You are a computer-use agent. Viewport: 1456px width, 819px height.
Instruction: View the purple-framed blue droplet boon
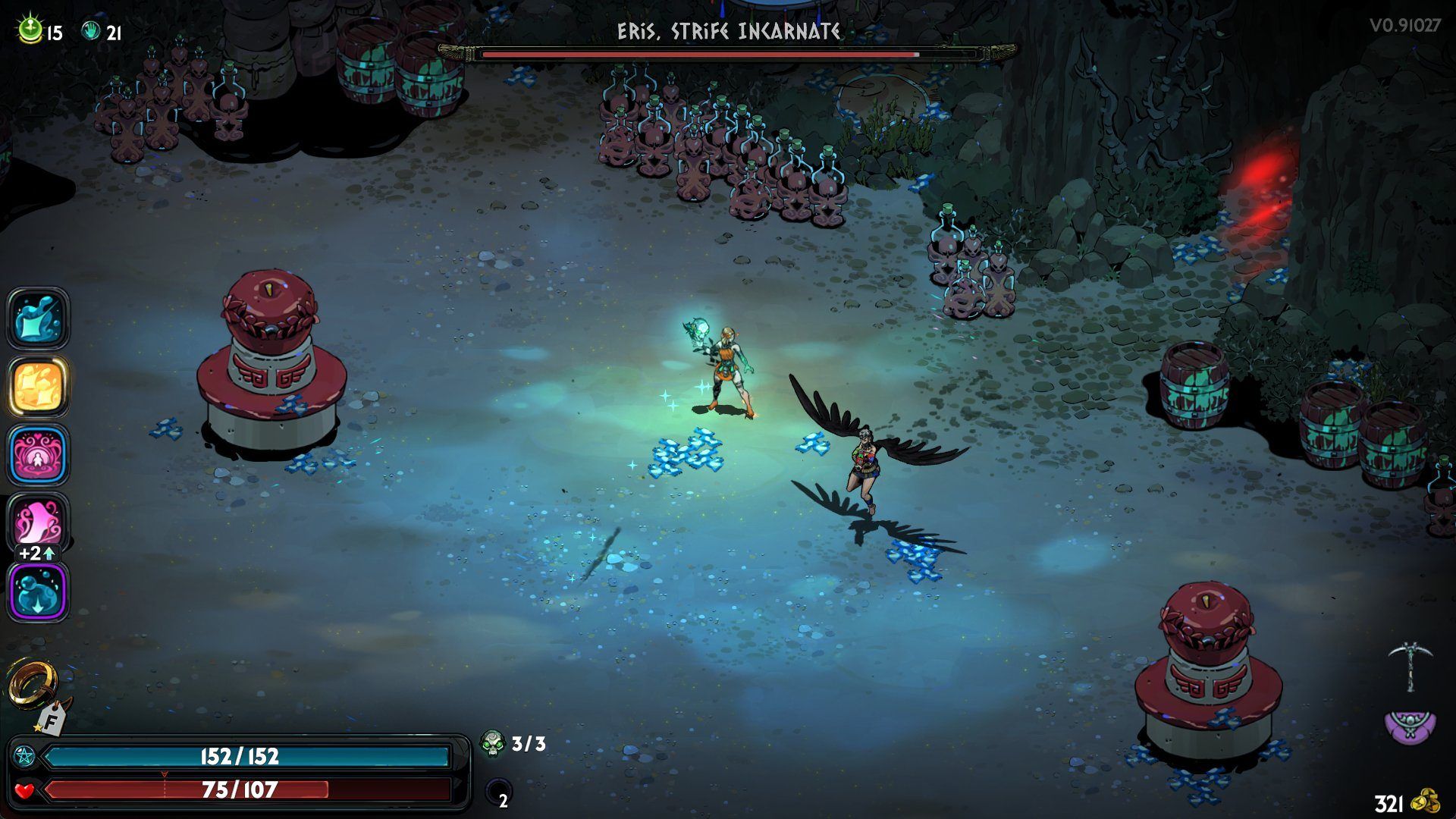click(x=38, y=591)
